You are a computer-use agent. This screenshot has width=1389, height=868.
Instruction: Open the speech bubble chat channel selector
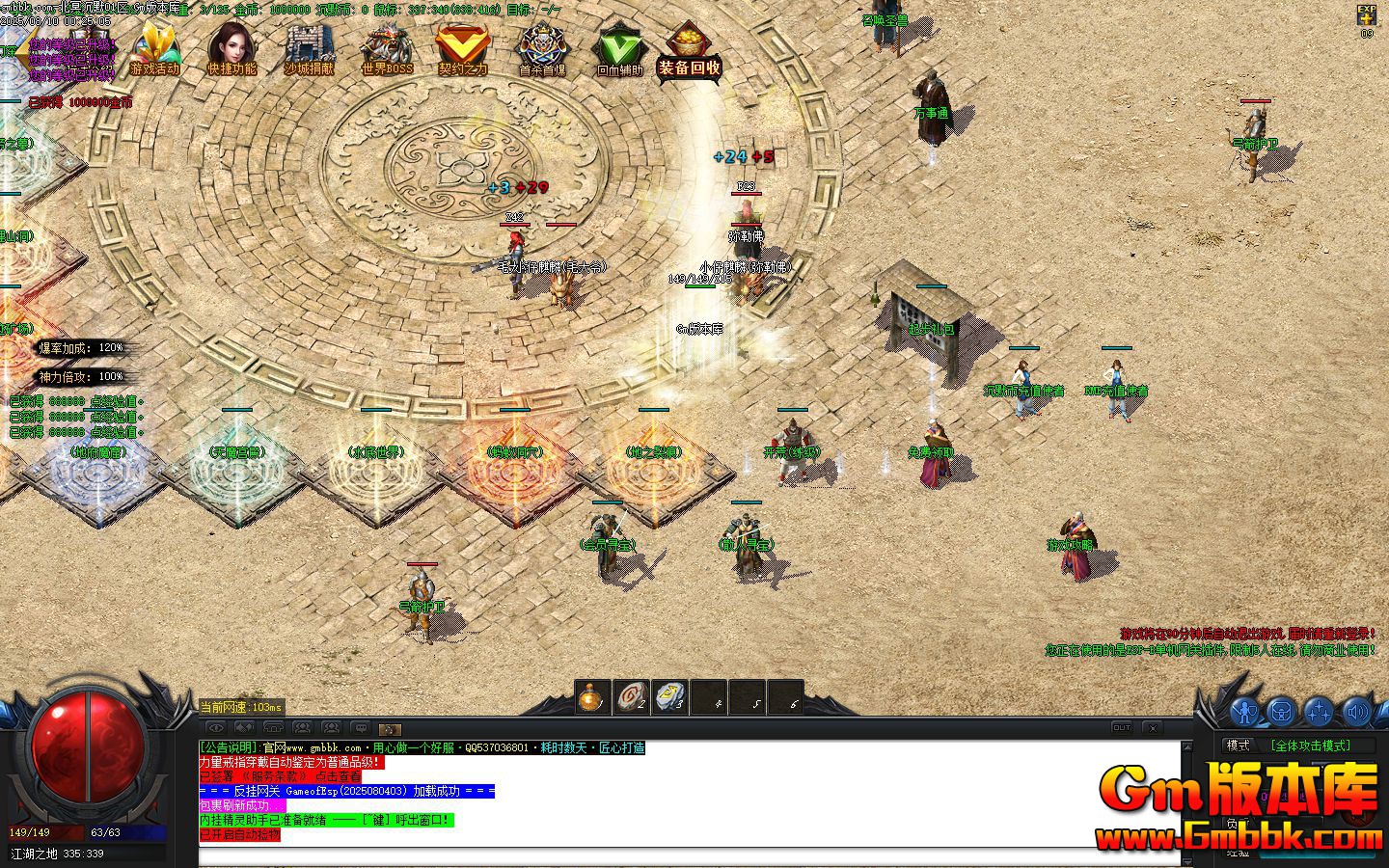point(361,726)
